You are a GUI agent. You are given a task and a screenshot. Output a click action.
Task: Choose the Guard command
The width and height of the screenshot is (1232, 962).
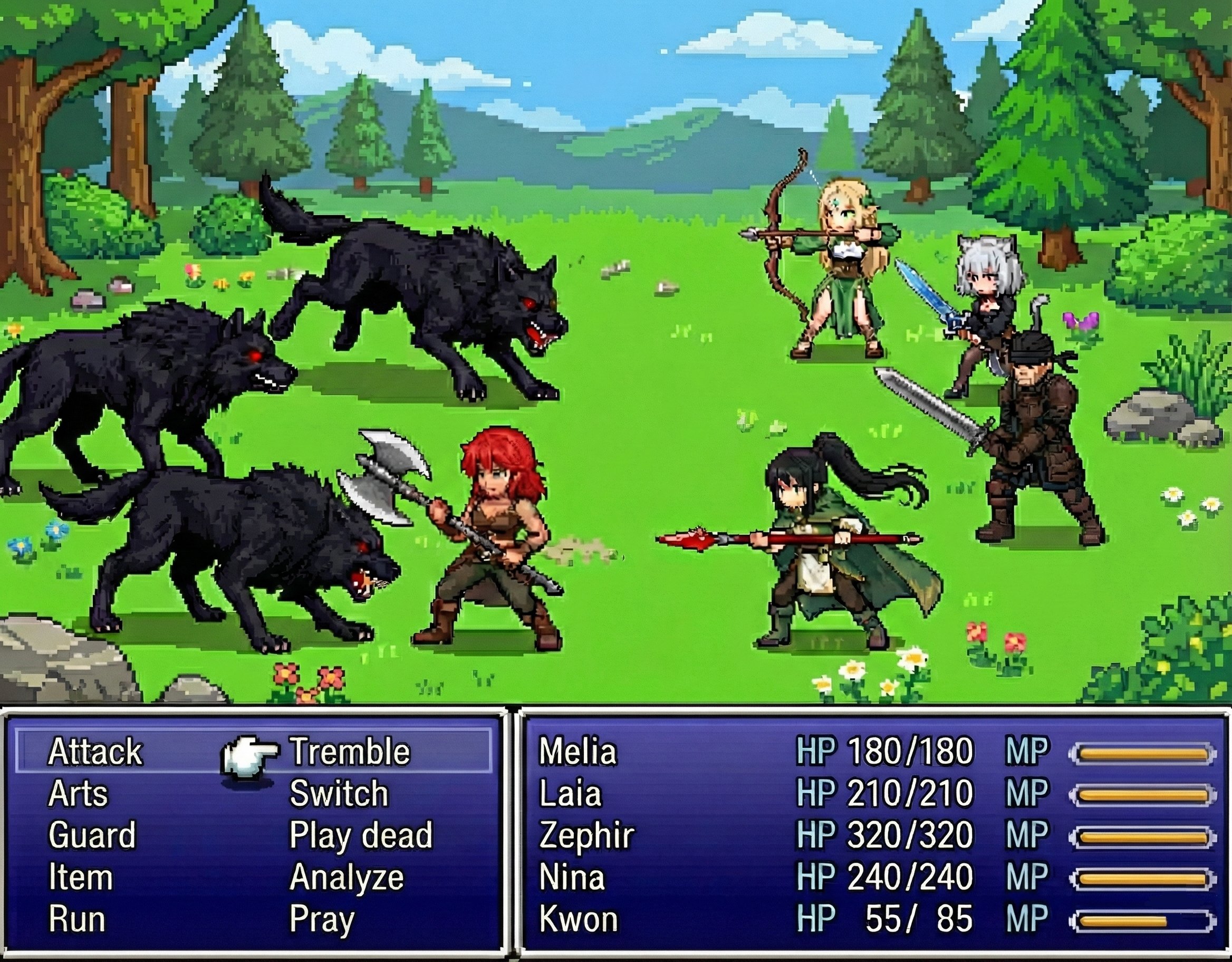[92, 835]
